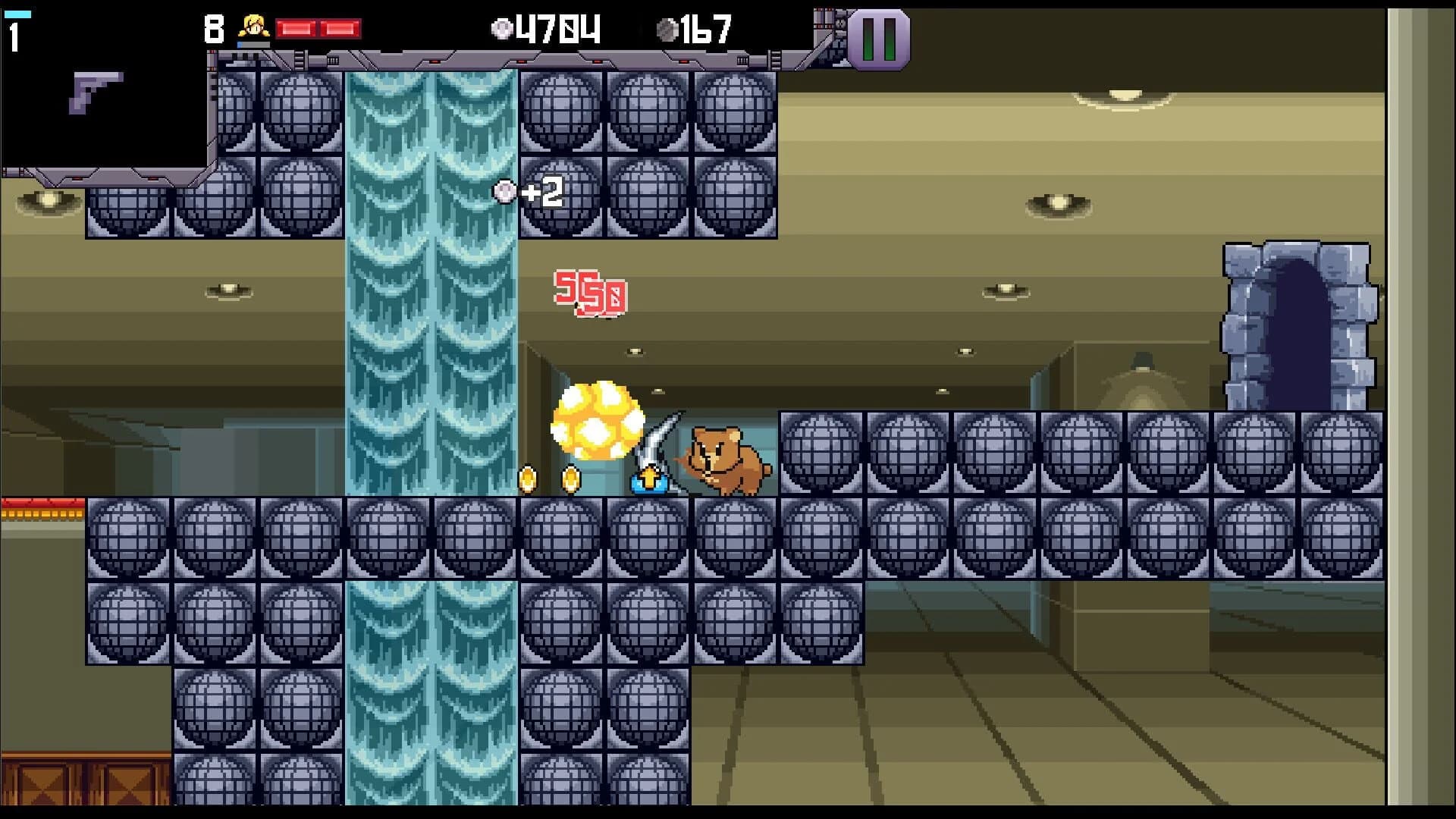Click the yellow explosion burst
Screen dimensions: 1456x819
pyautogui.click(x=597, y=421)
